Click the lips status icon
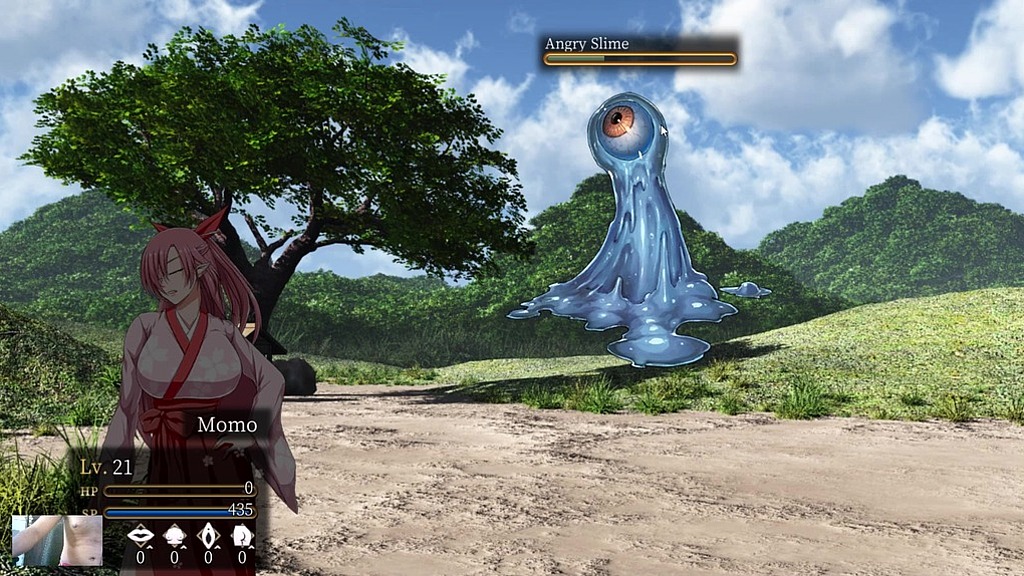1024x576 pixels. pos(141,536)
